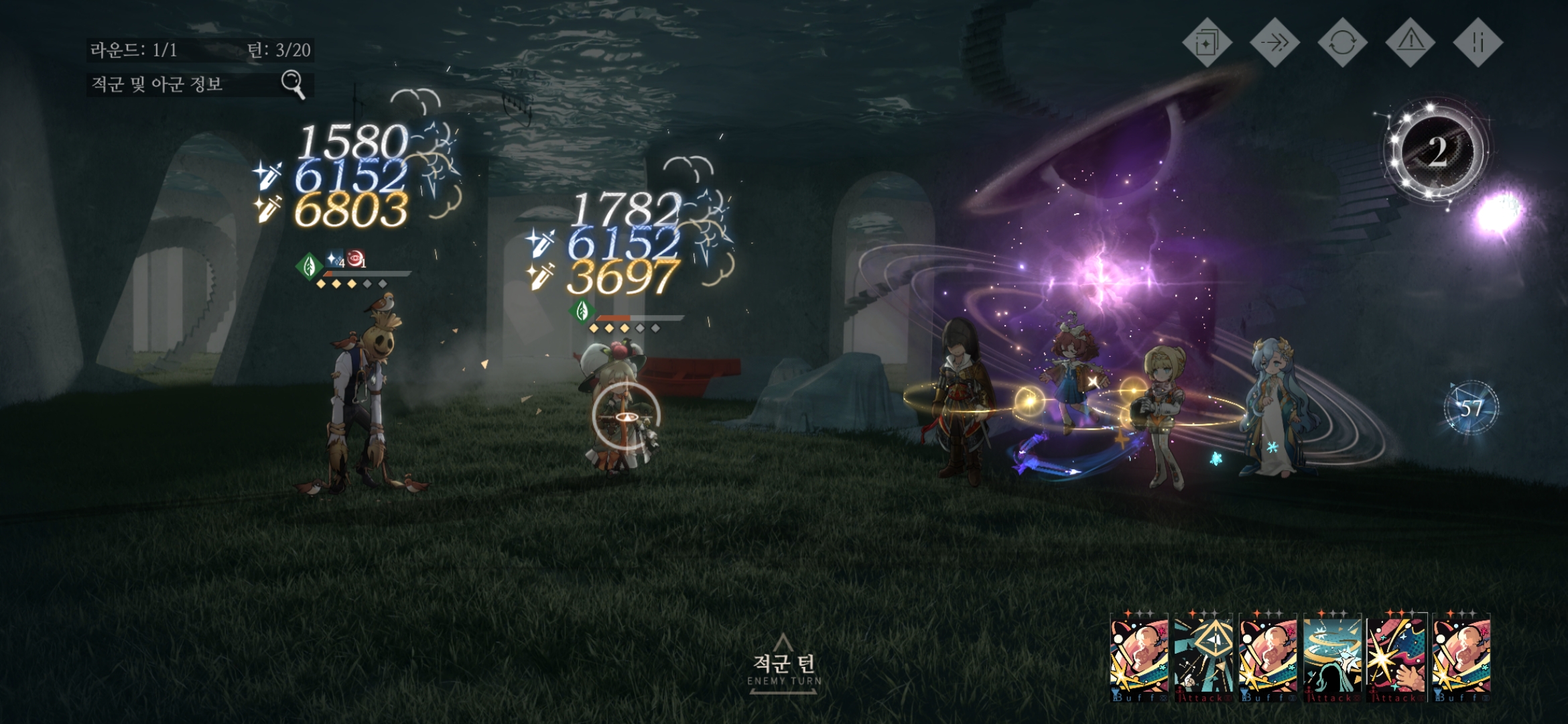
Task: Toggle battle speed double-arrow button
Action: (1275, 43)
